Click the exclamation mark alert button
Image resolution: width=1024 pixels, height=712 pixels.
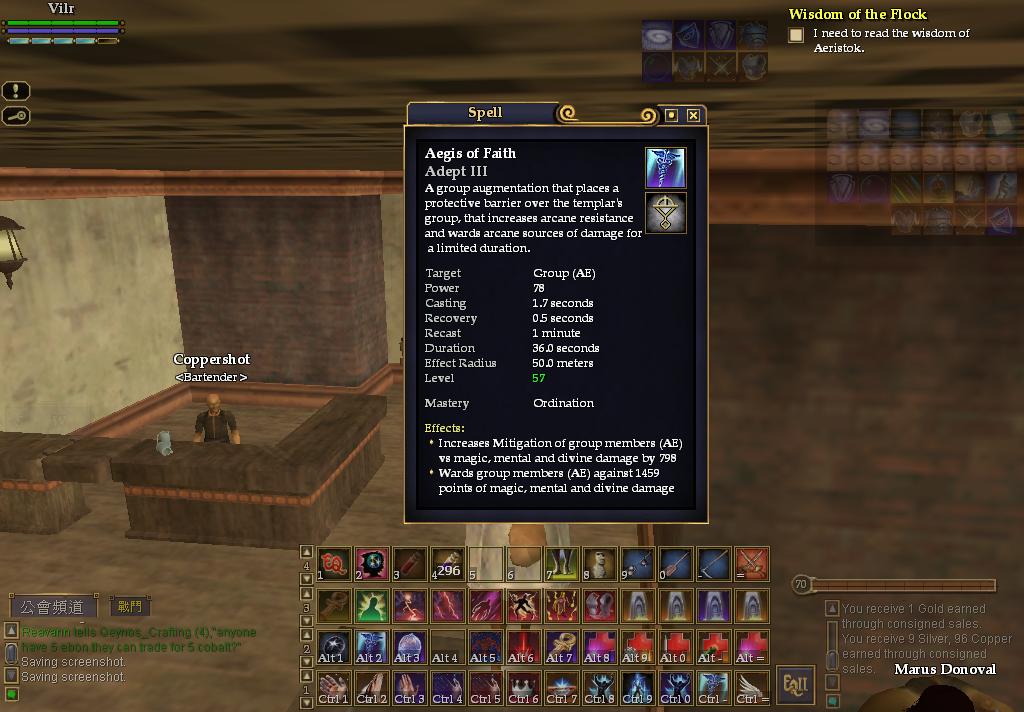coord(16,91)
